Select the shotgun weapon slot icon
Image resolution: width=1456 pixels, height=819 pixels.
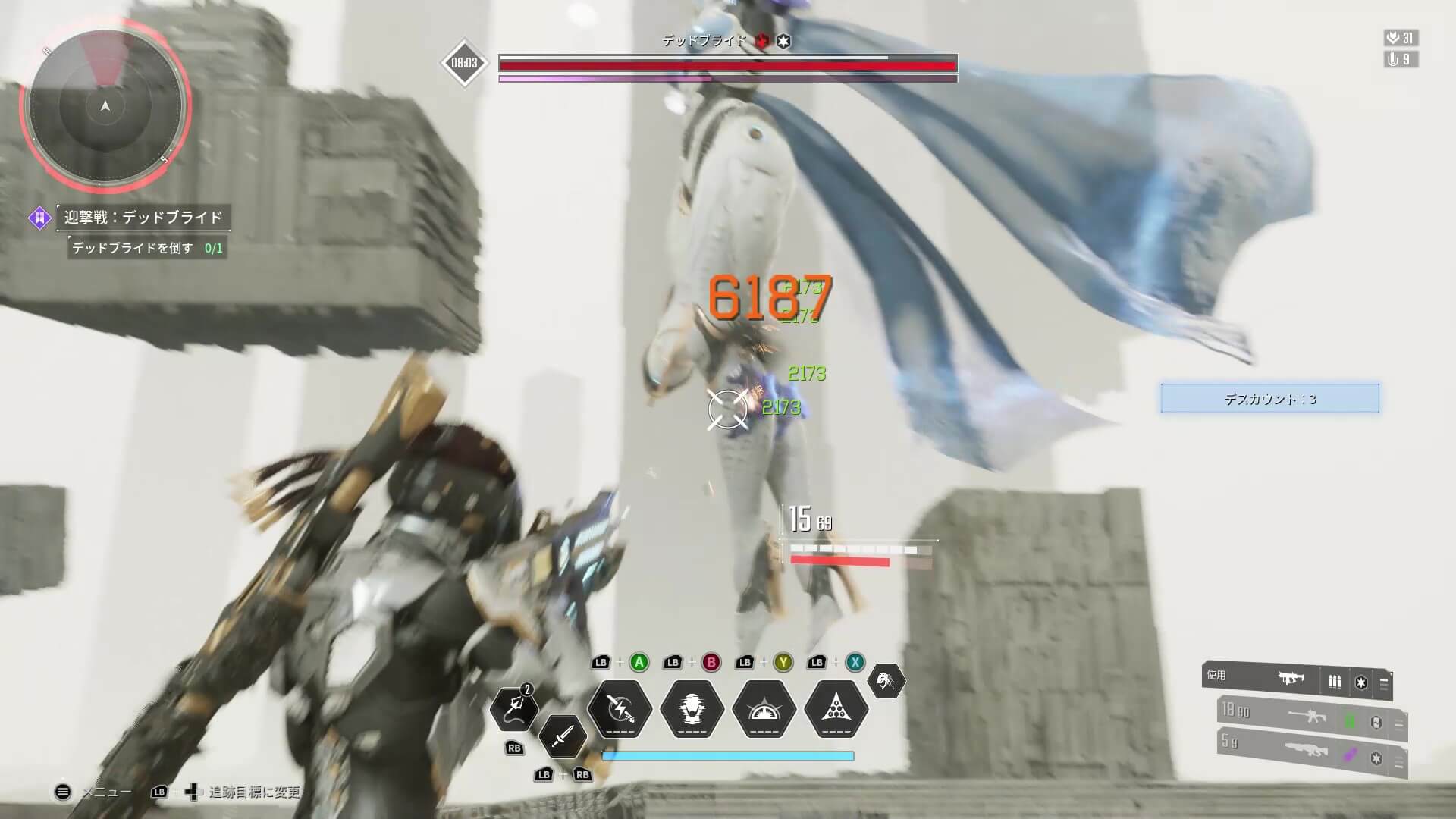pos(1307,752)
